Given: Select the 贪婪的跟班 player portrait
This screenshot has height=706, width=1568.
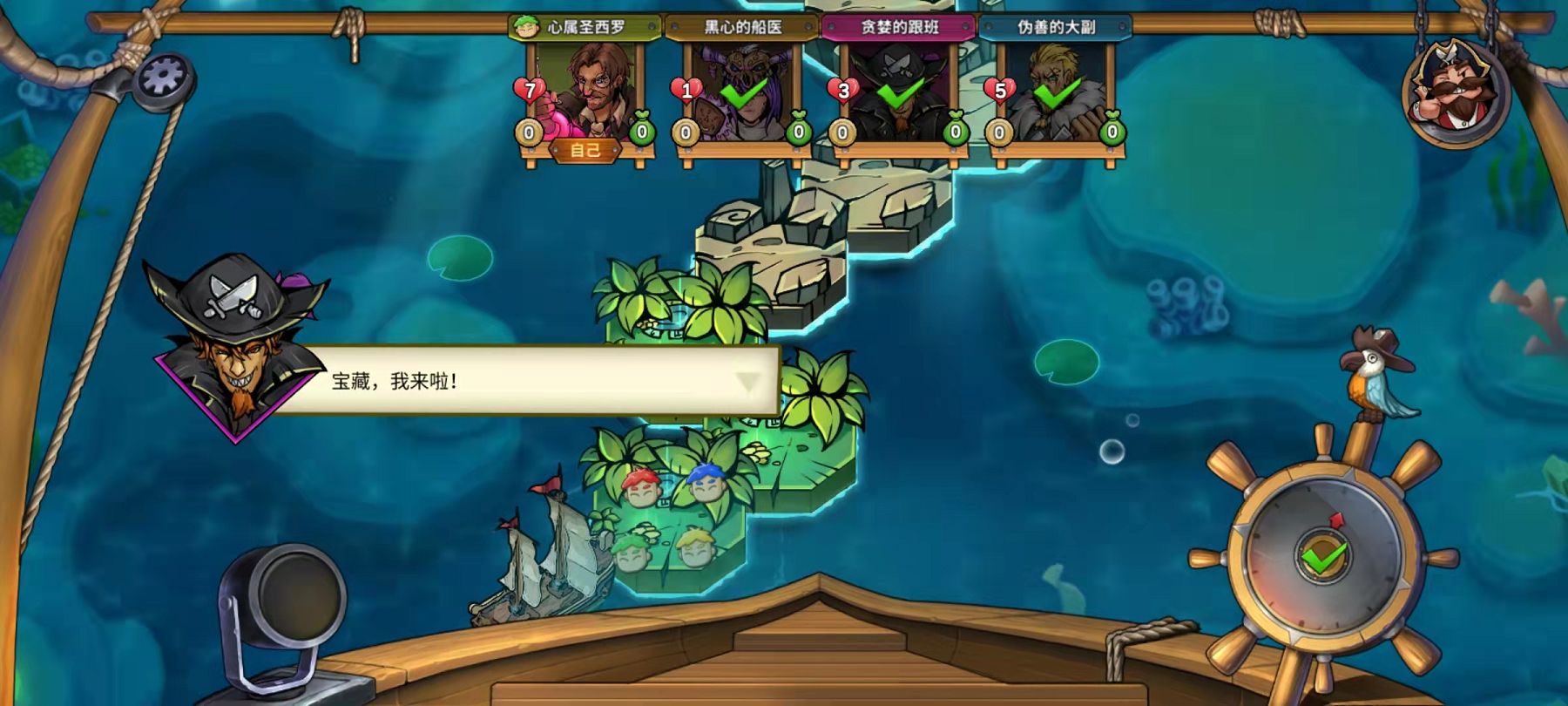Looking at the screenshot, I should pos(899,93).
